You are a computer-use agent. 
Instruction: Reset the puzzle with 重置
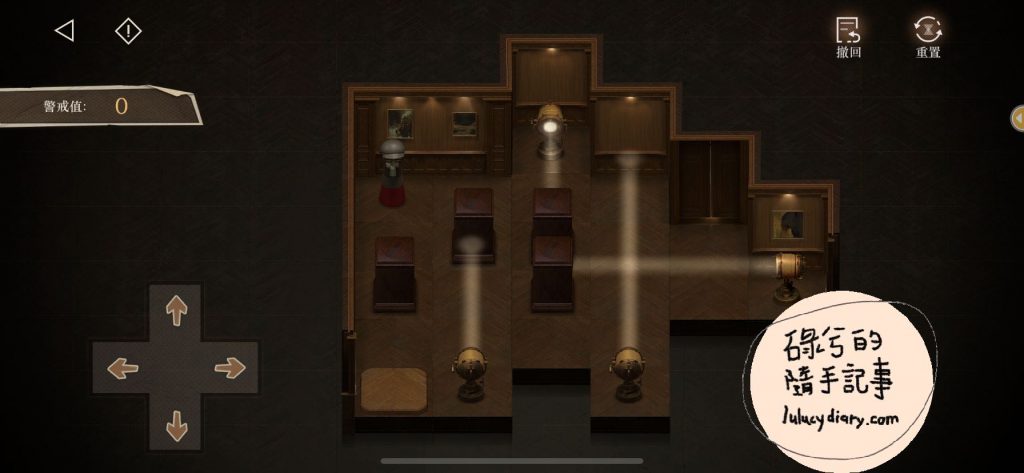pyautogui.click(x=928, y=36)
